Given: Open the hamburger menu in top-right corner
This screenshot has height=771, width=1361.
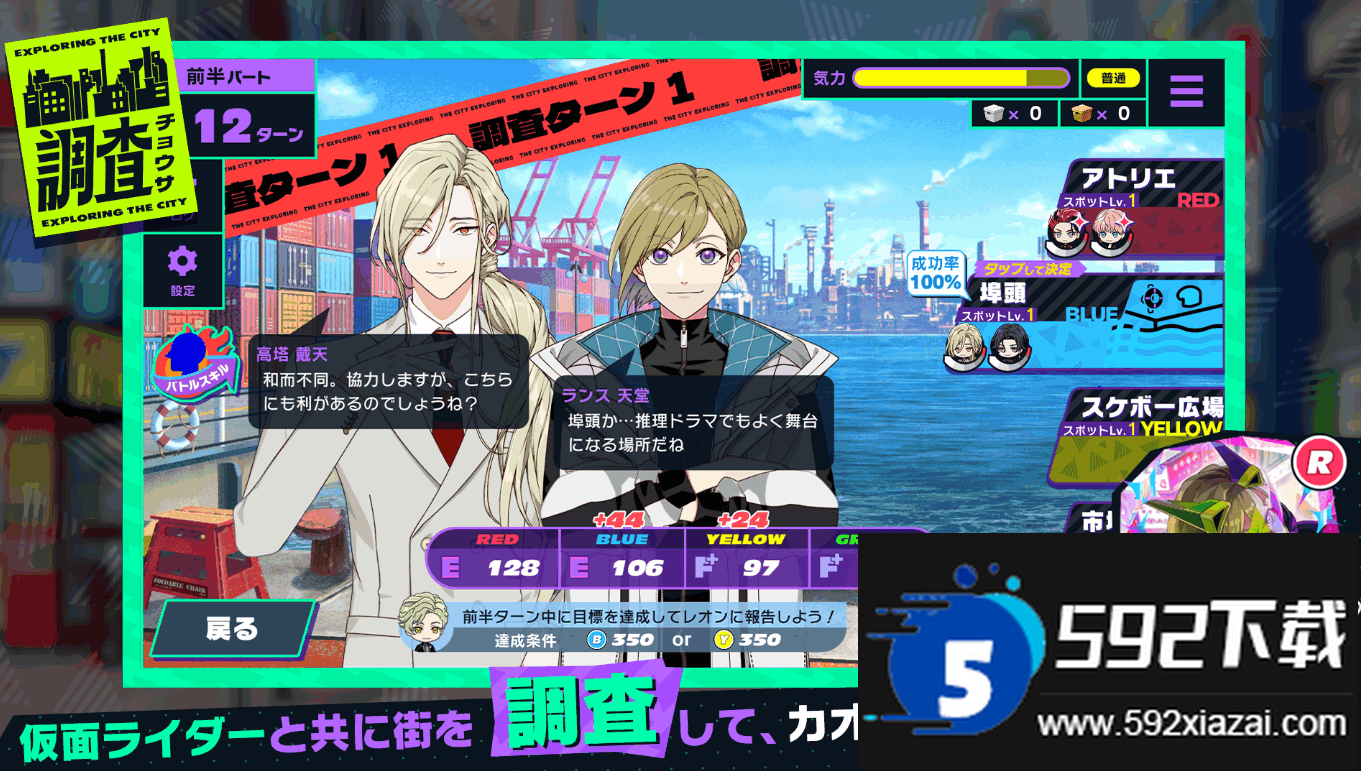Looking at the screenshot, I should coord(1186,90).
